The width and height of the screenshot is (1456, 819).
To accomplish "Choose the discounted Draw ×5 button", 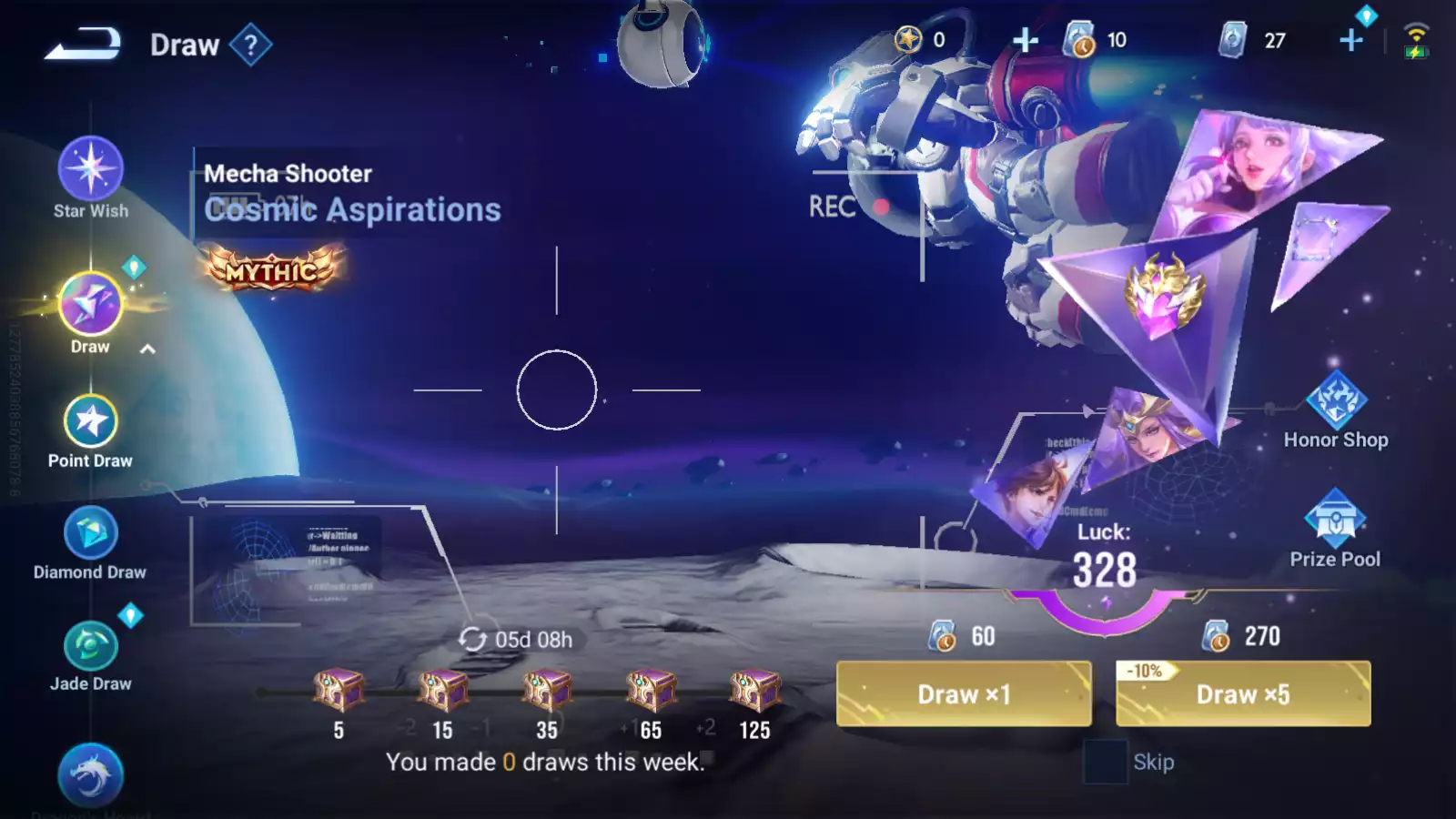I will pyautogui.click(x=1243, y=694).
